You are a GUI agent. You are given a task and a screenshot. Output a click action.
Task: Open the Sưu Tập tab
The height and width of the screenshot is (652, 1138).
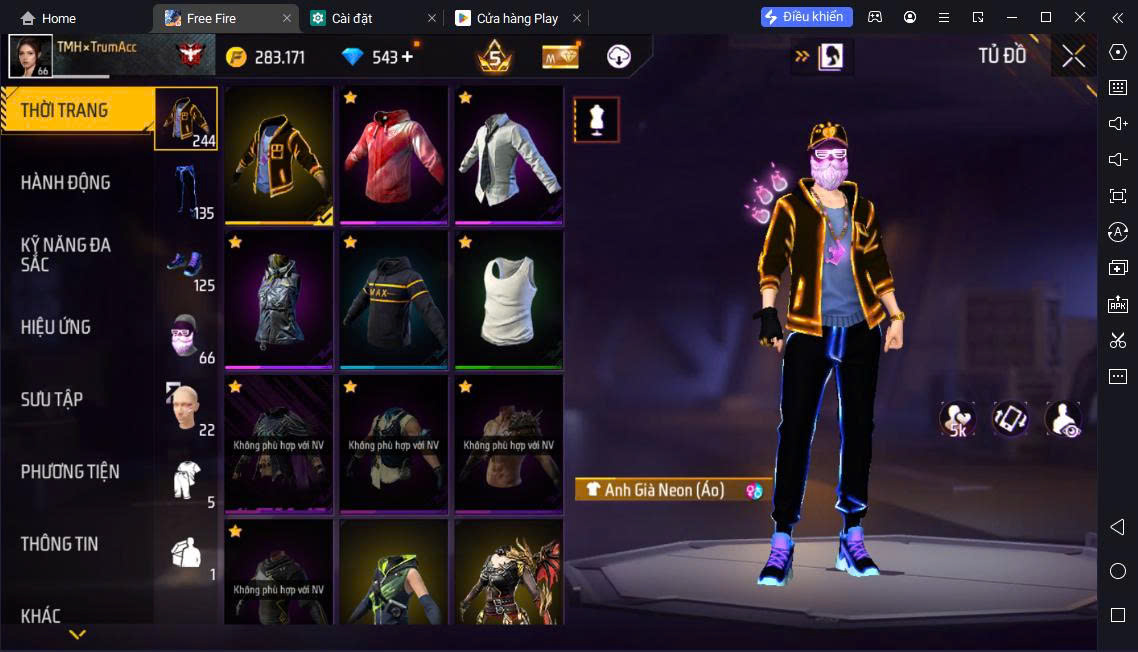52,399
